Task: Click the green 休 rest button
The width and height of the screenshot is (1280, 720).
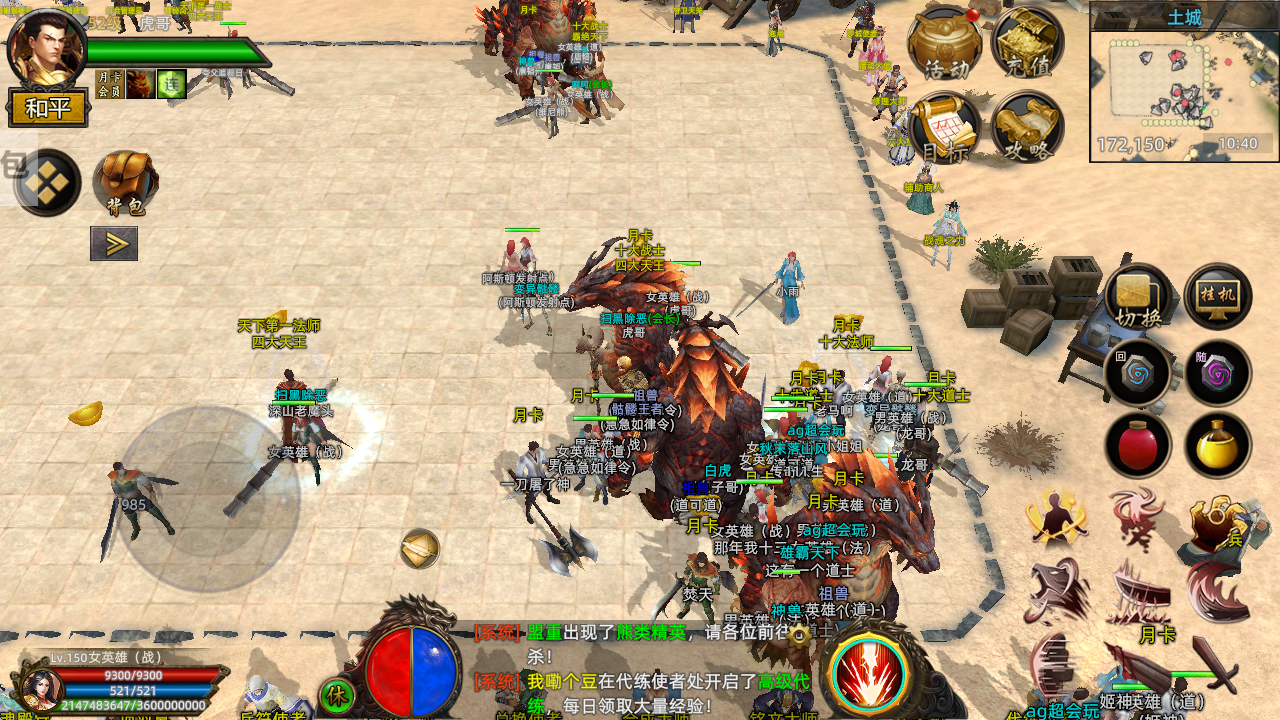Action: tap(336, 695)
